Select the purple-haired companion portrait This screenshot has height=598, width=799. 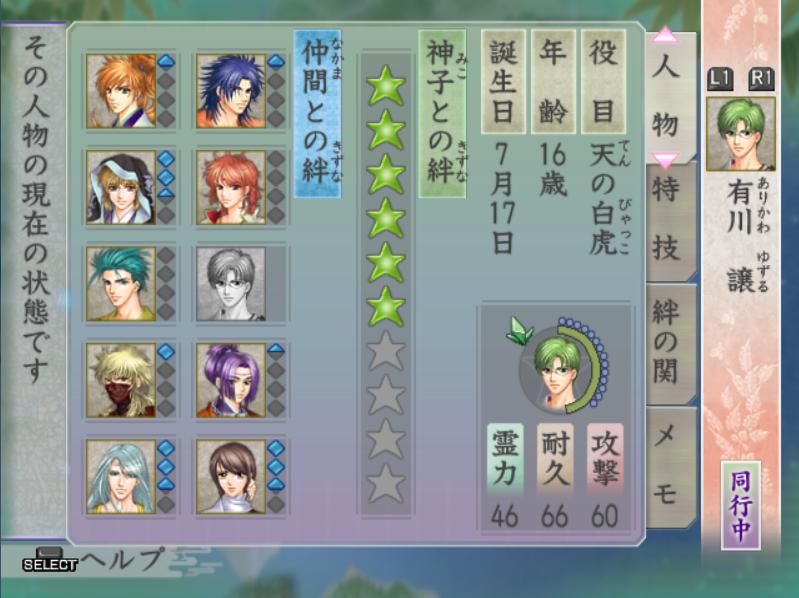(230, 379)
